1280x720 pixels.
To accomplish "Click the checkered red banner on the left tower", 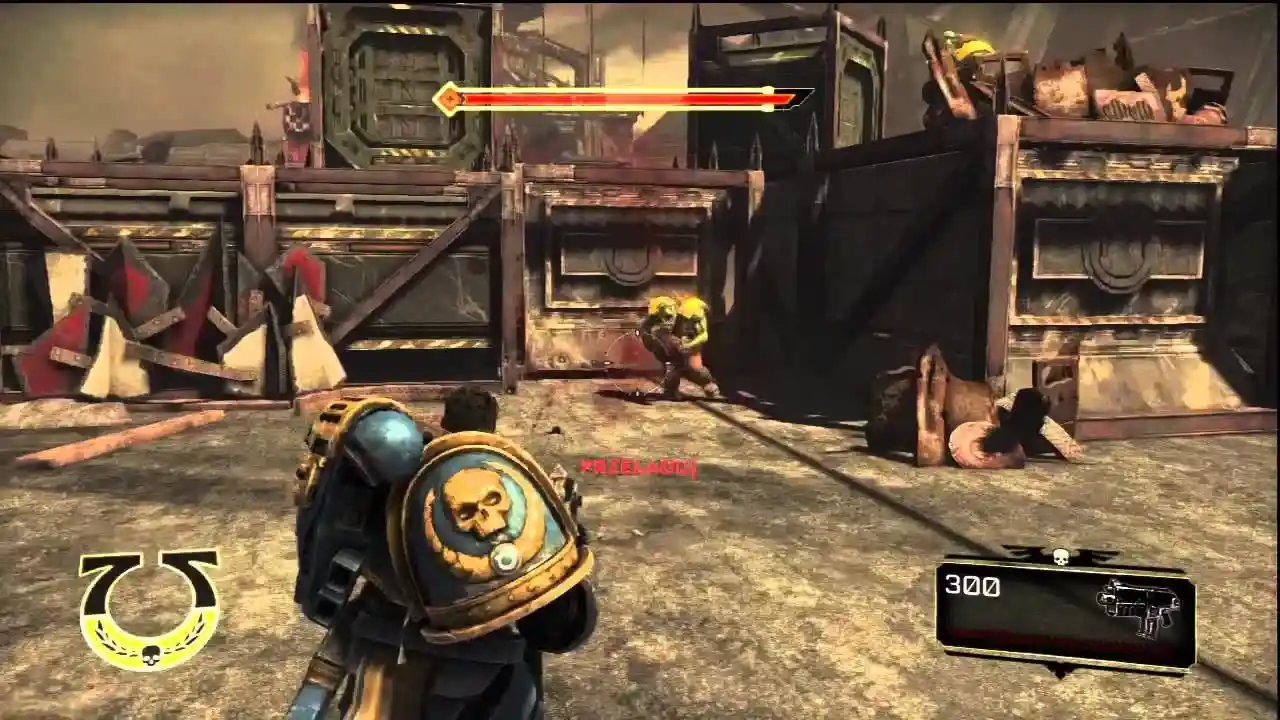I will pos(295,120).
